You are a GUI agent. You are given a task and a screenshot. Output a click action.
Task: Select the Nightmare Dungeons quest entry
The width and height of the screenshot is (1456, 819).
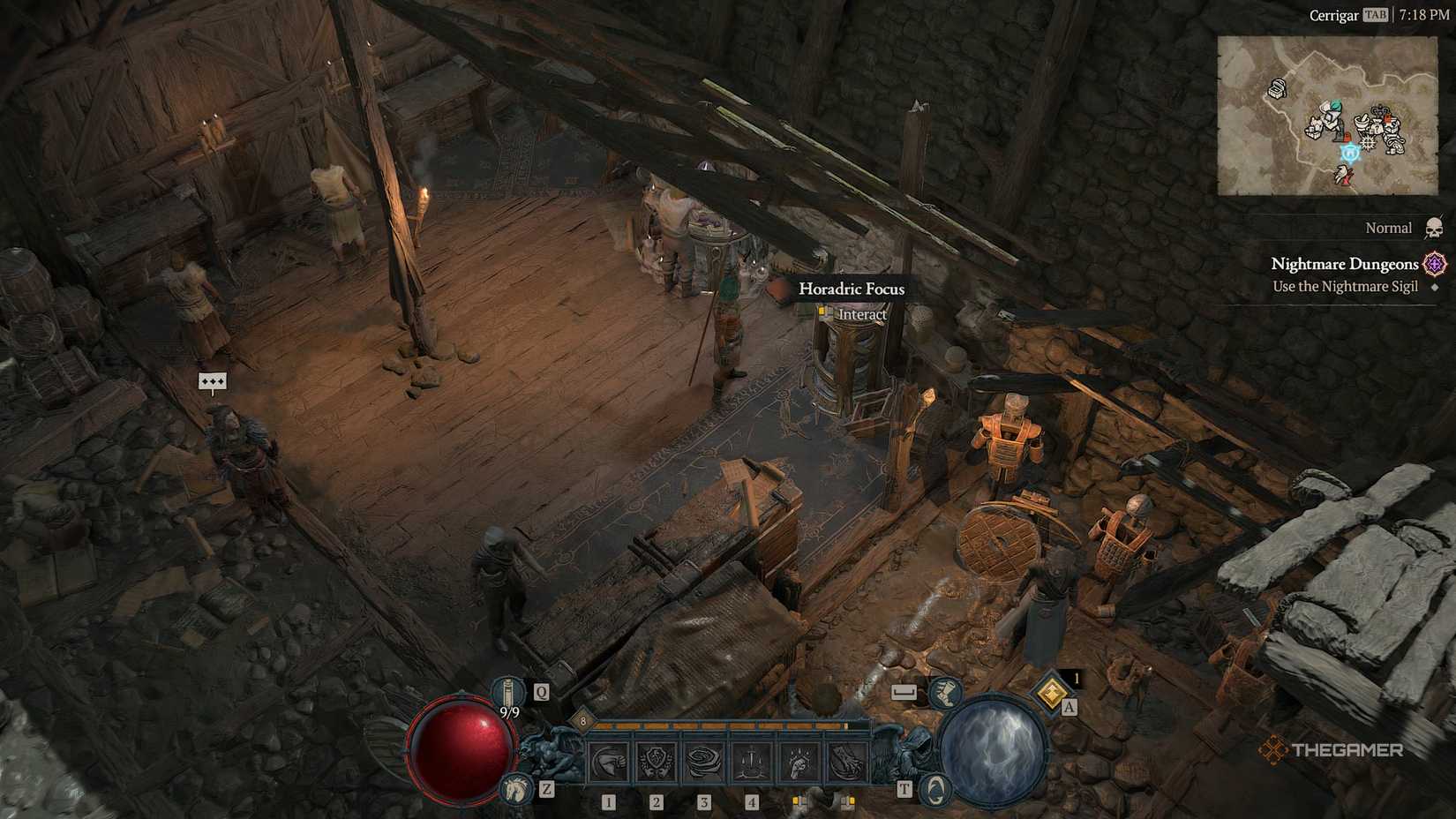click(x=1345, y=264)
